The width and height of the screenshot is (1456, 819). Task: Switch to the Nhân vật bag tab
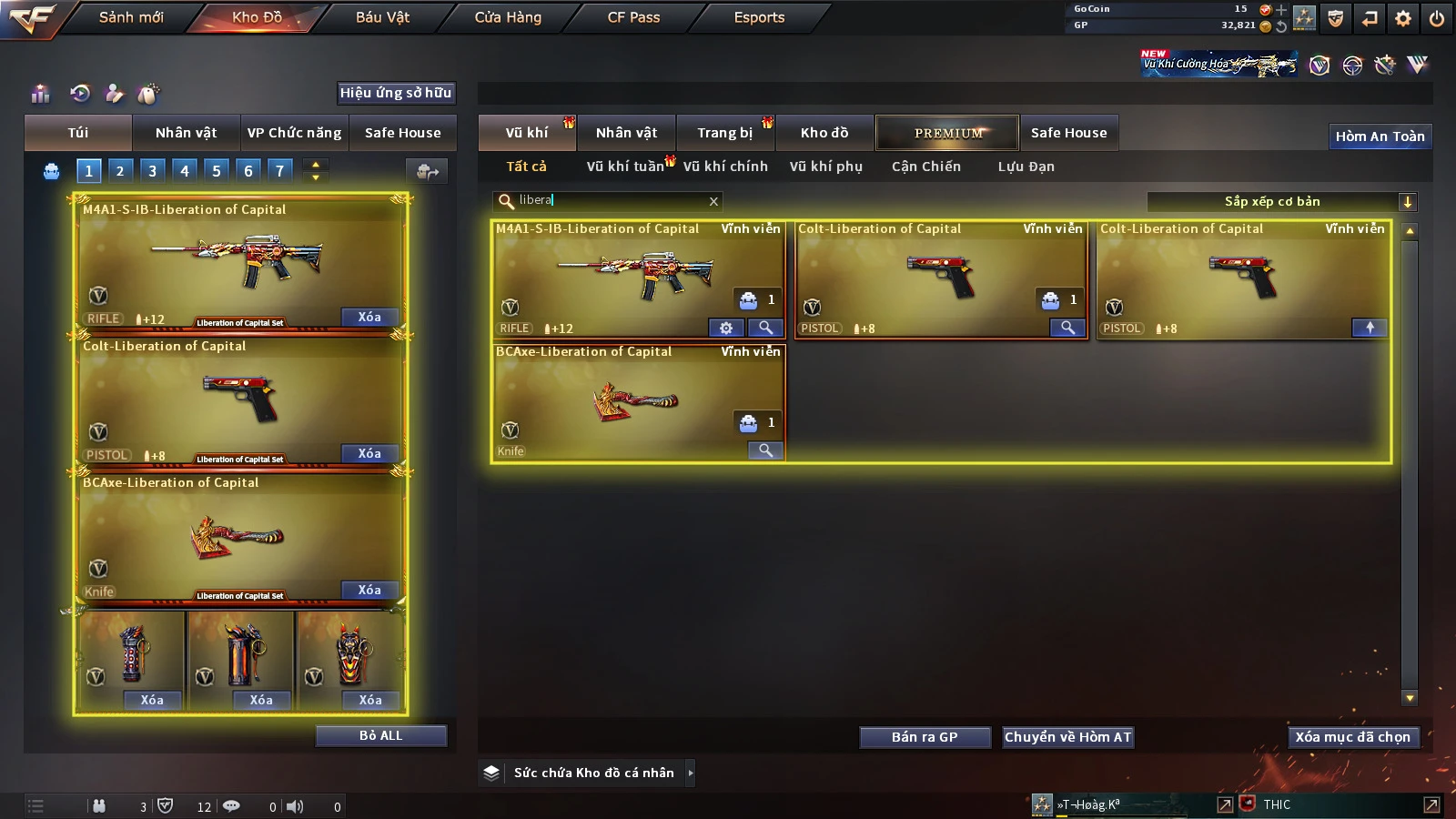pos(186,133)
